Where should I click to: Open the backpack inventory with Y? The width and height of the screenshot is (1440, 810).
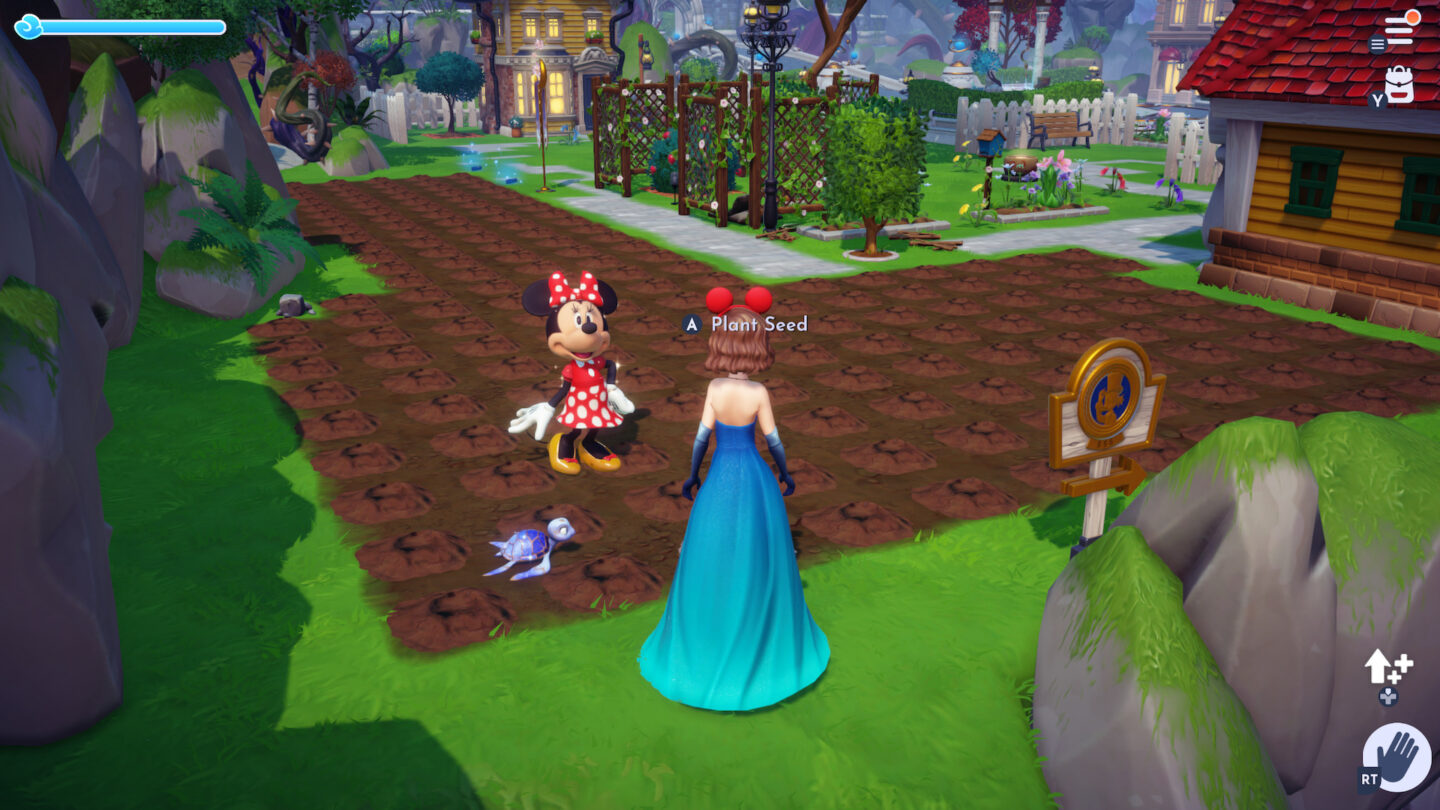[1399, 85]
